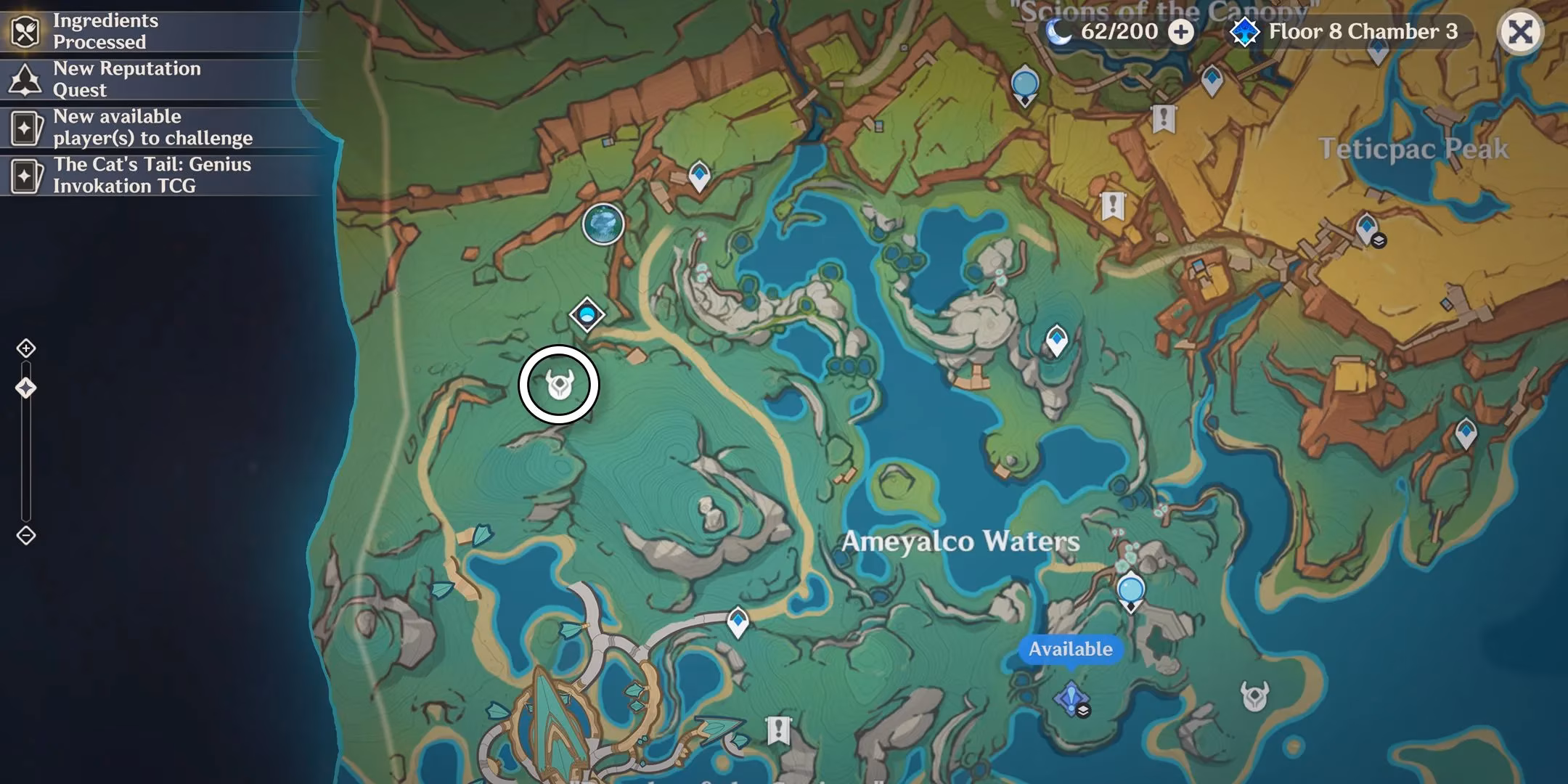Click the blue Hydroculus orb marker up top
The height and width of the screenshot is (784, 1568).
pyautogui.click(x=1024, y=82)
